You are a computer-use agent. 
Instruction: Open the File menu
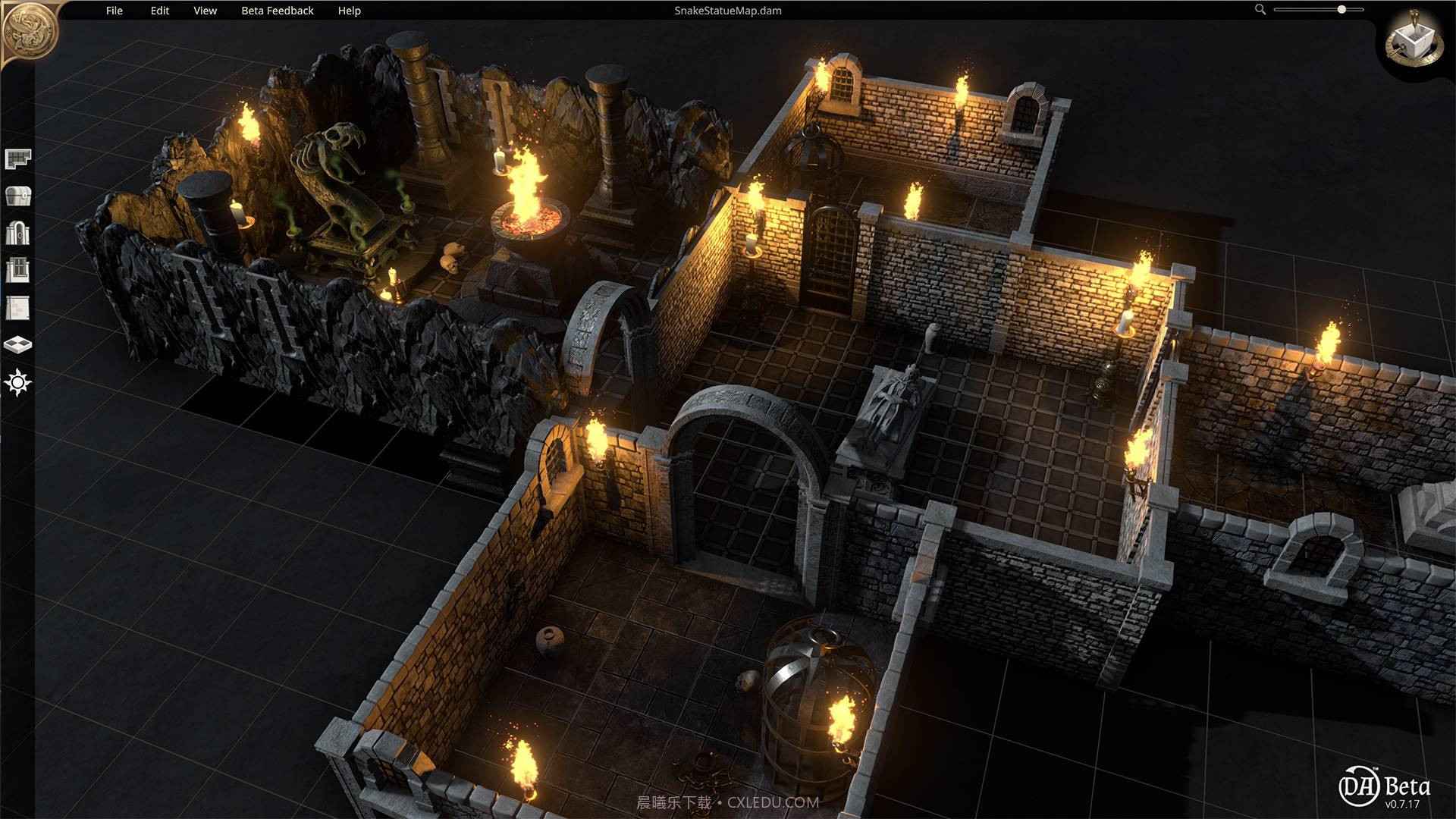pos(115,11)
